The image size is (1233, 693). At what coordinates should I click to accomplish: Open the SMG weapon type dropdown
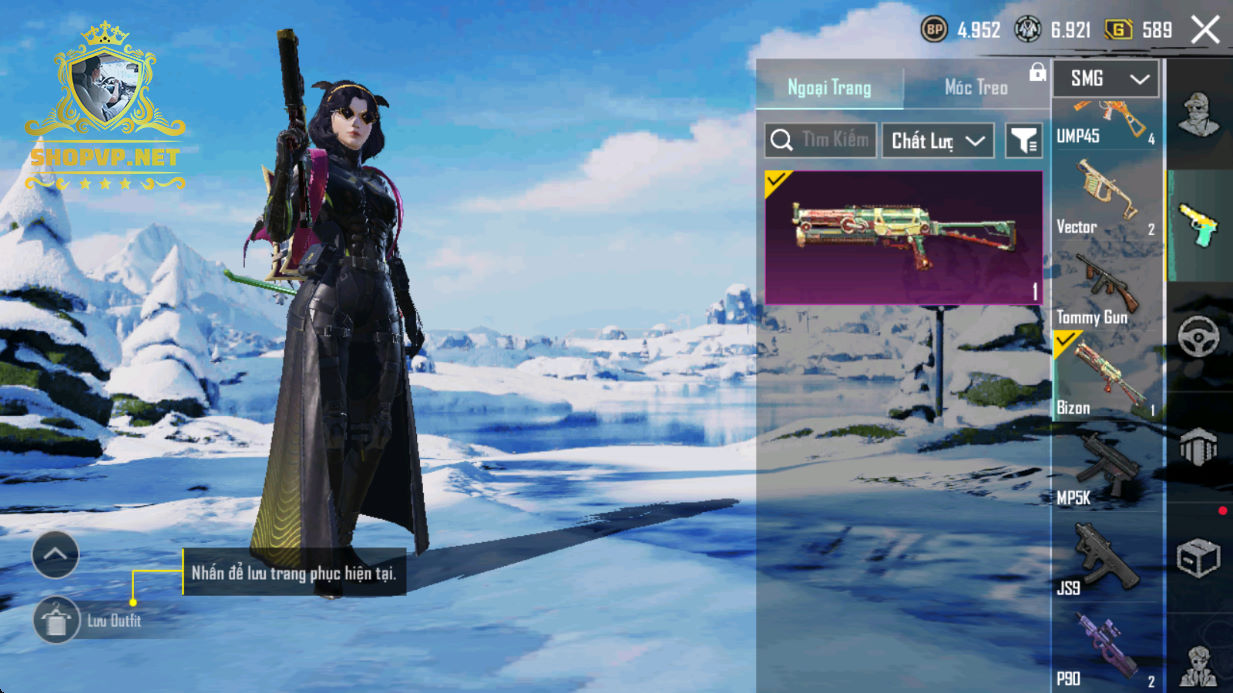[x=1106, y=79]
